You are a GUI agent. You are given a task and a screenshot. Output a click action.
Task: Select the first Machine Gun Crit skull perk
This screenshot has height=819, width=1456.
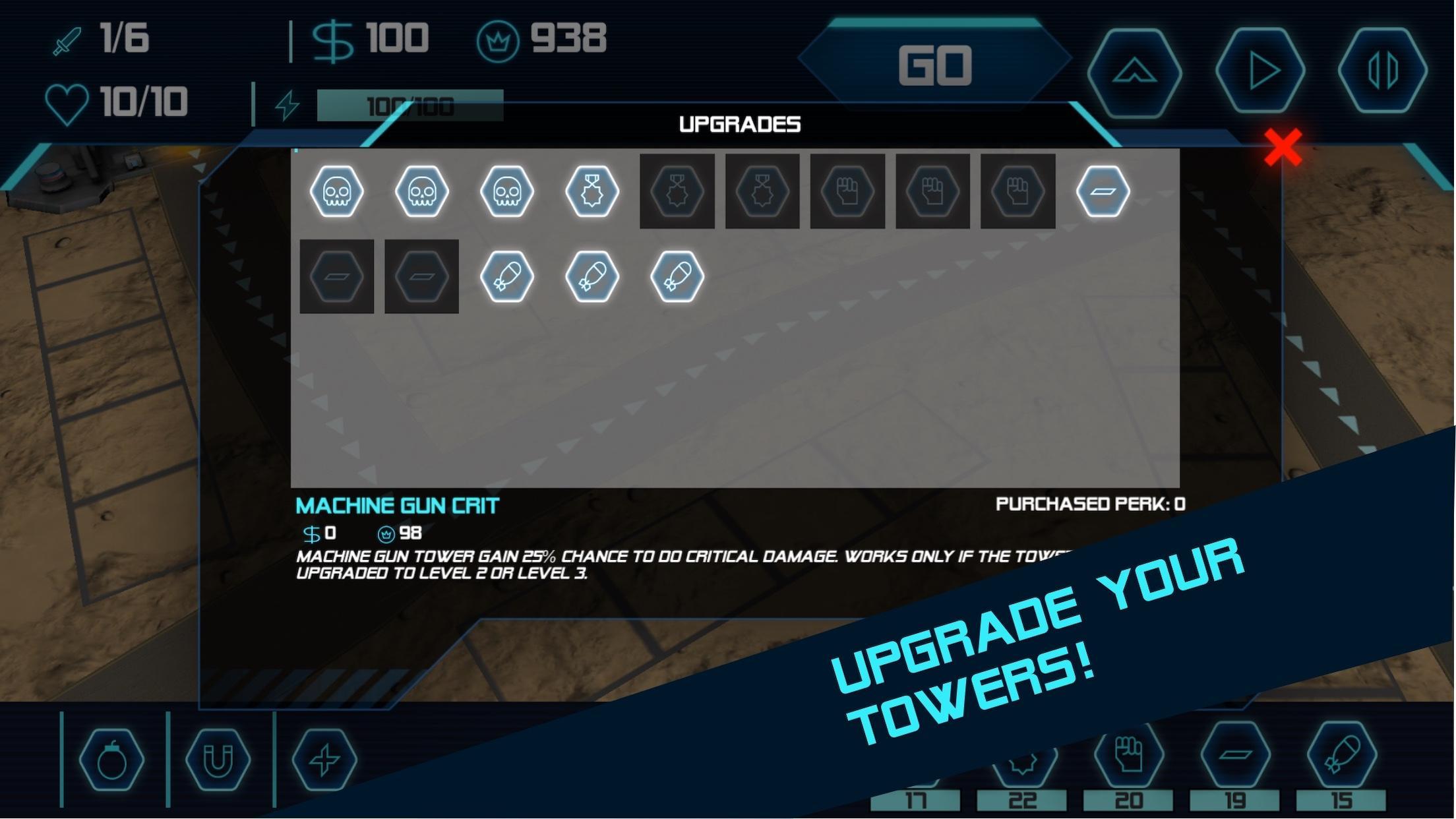[x=338, y=191]
